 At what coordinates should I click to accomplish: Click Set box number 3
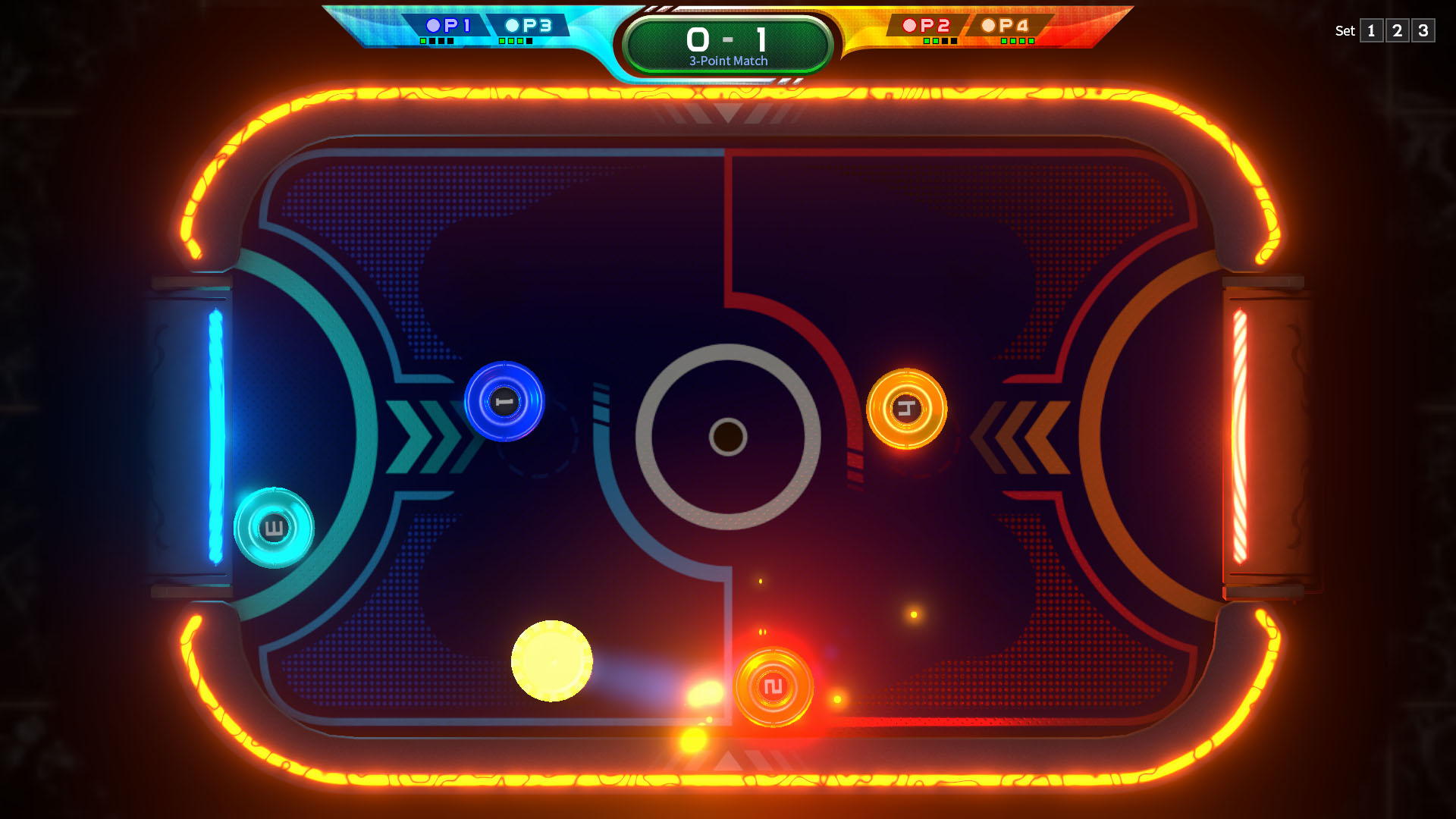1423,31
